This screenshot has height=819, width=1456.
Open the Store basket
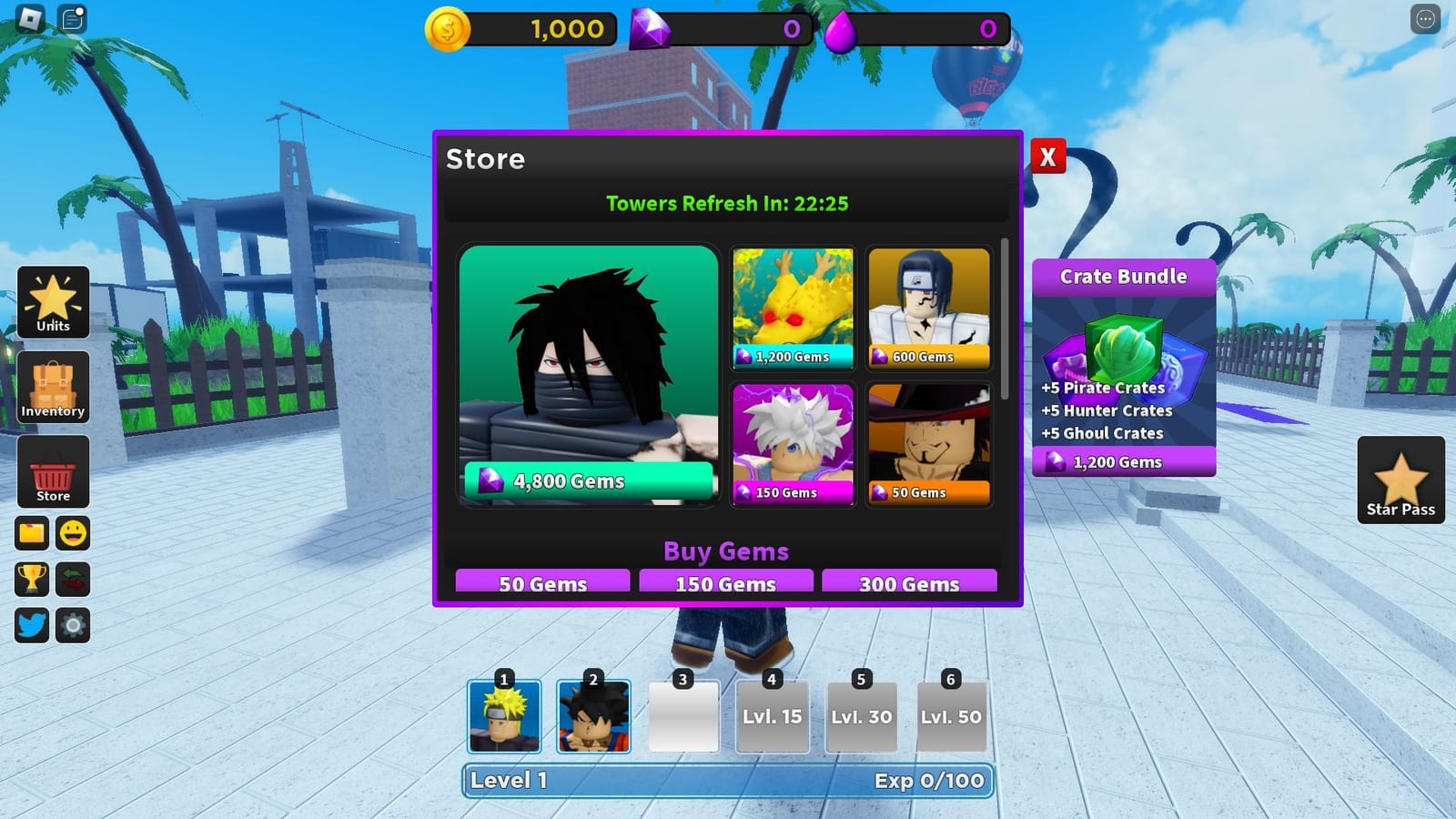pos(52,473)
